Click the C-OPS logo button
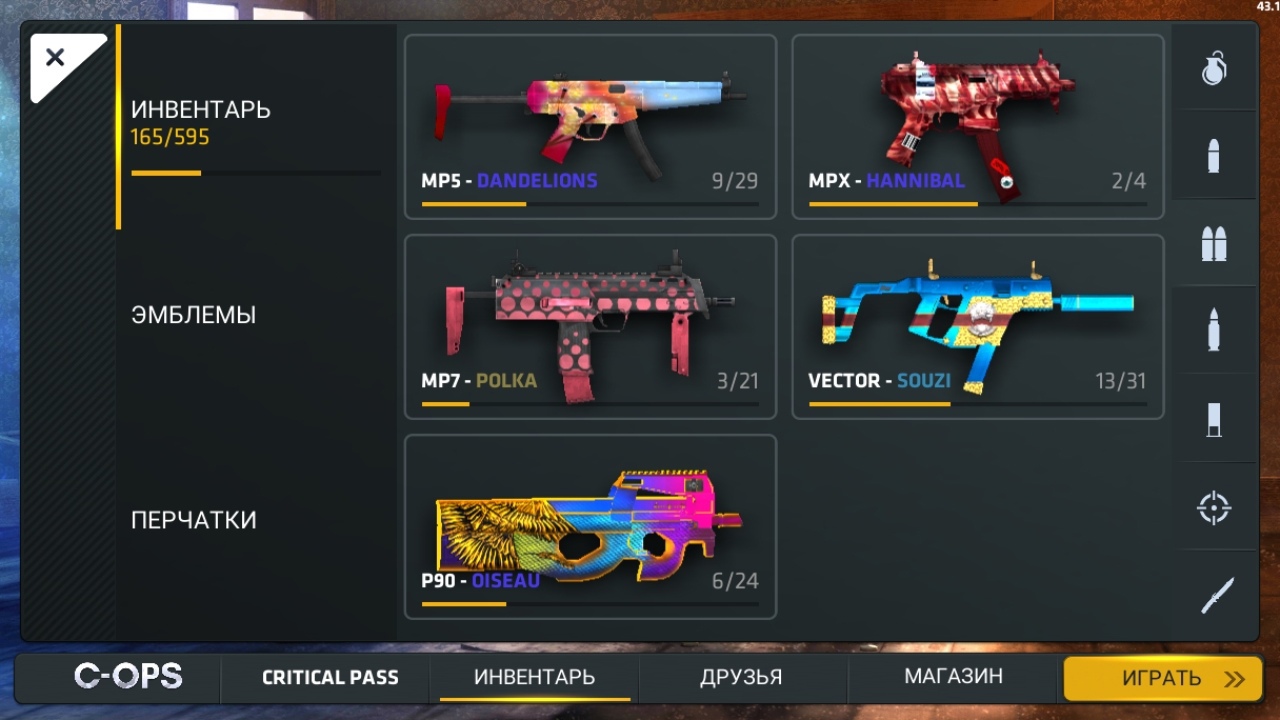 click(128, 677)
